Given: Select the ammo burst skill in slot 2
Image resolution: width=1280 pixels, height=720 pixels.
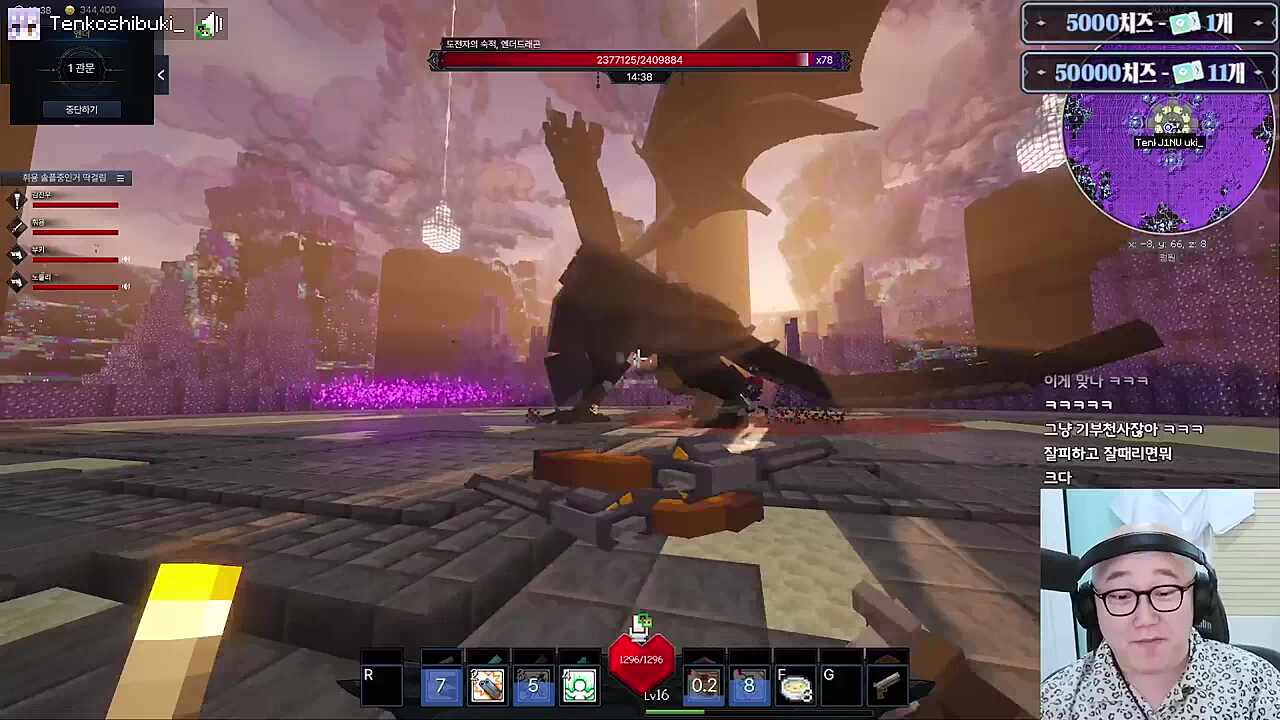Looking at the screenshot, I should click(487, 686).
